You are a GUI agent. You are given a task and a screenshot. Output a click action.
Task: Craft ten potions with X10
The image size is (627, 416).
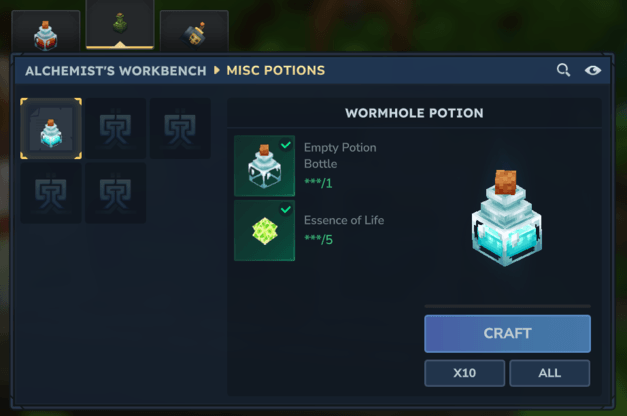click(464, 373)
